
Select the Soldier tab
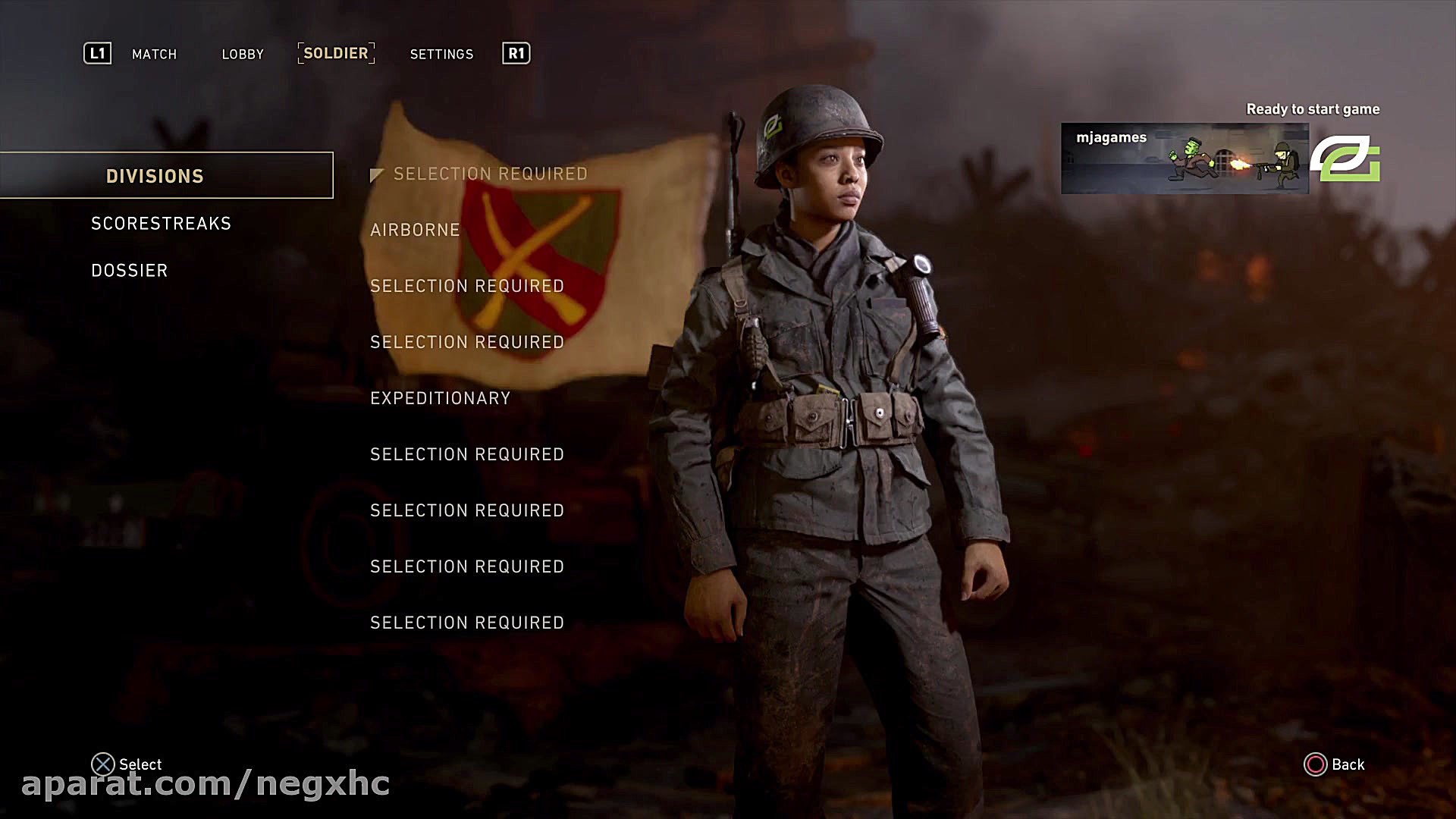[x=336, y=53]
